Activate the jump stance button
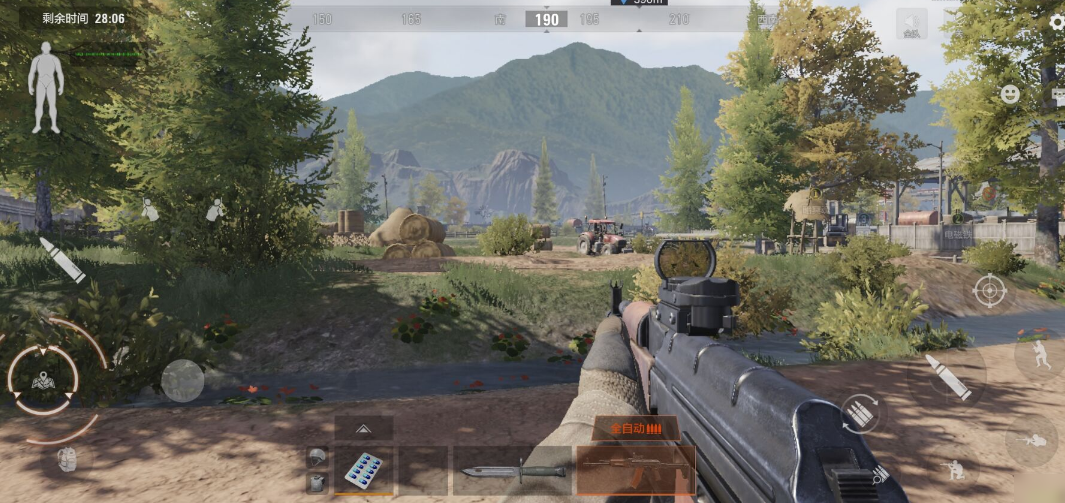 pyautogui.click(x=1040, y=357)
